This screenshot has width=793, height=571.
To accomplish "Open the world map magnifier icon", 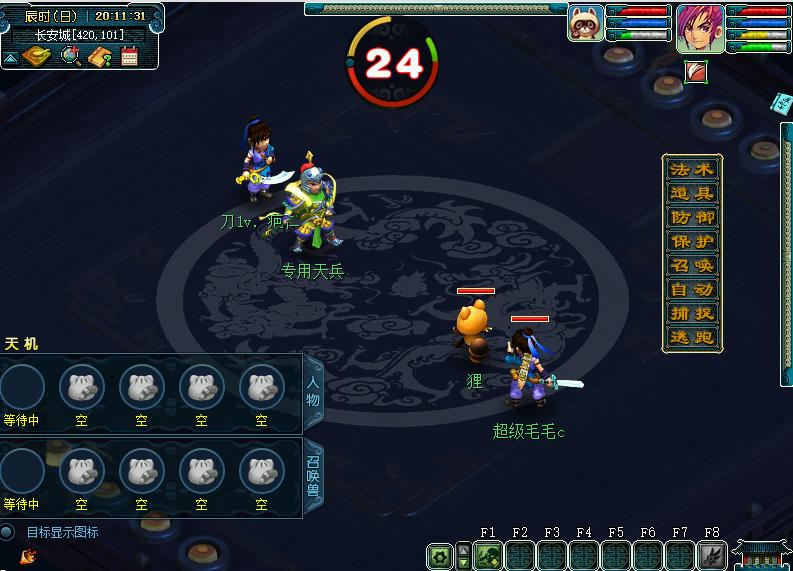I will coord(71,57).
